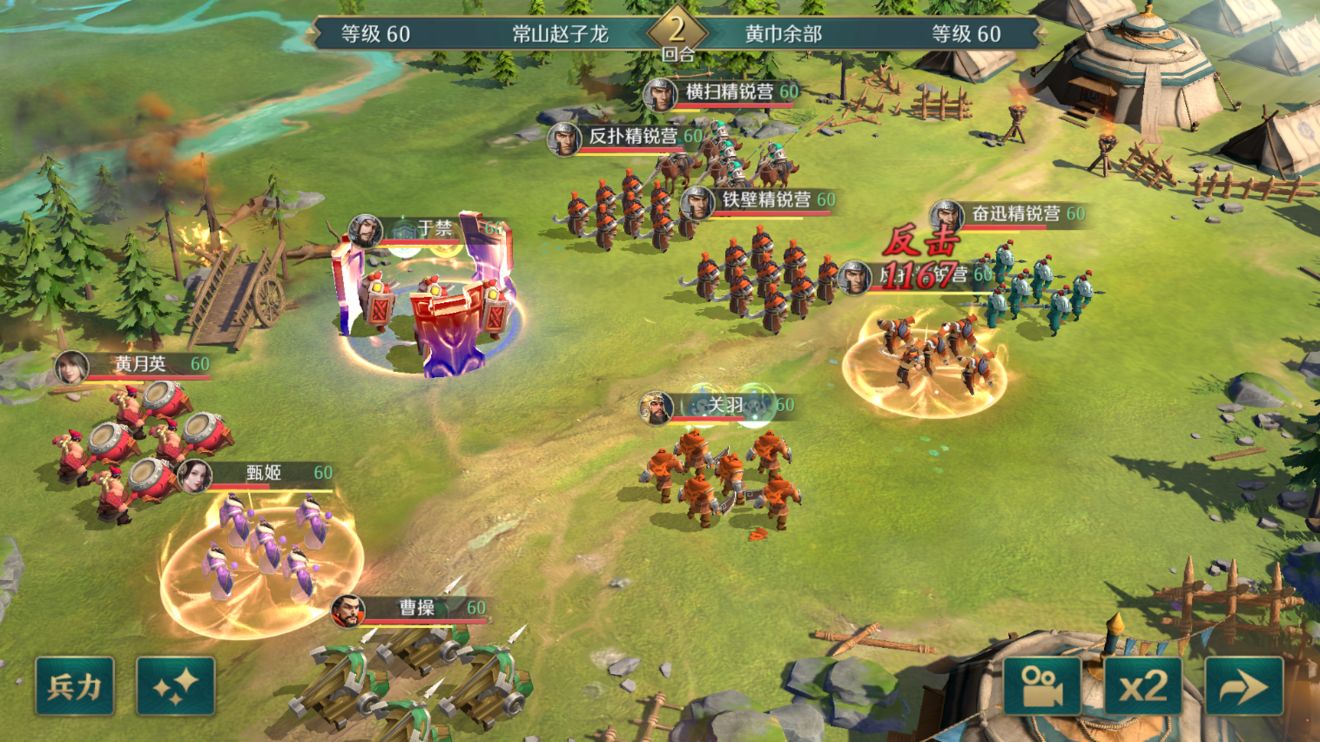
Task: Open the 兵力 troop strength panel
Action: [x=75, y=686]
